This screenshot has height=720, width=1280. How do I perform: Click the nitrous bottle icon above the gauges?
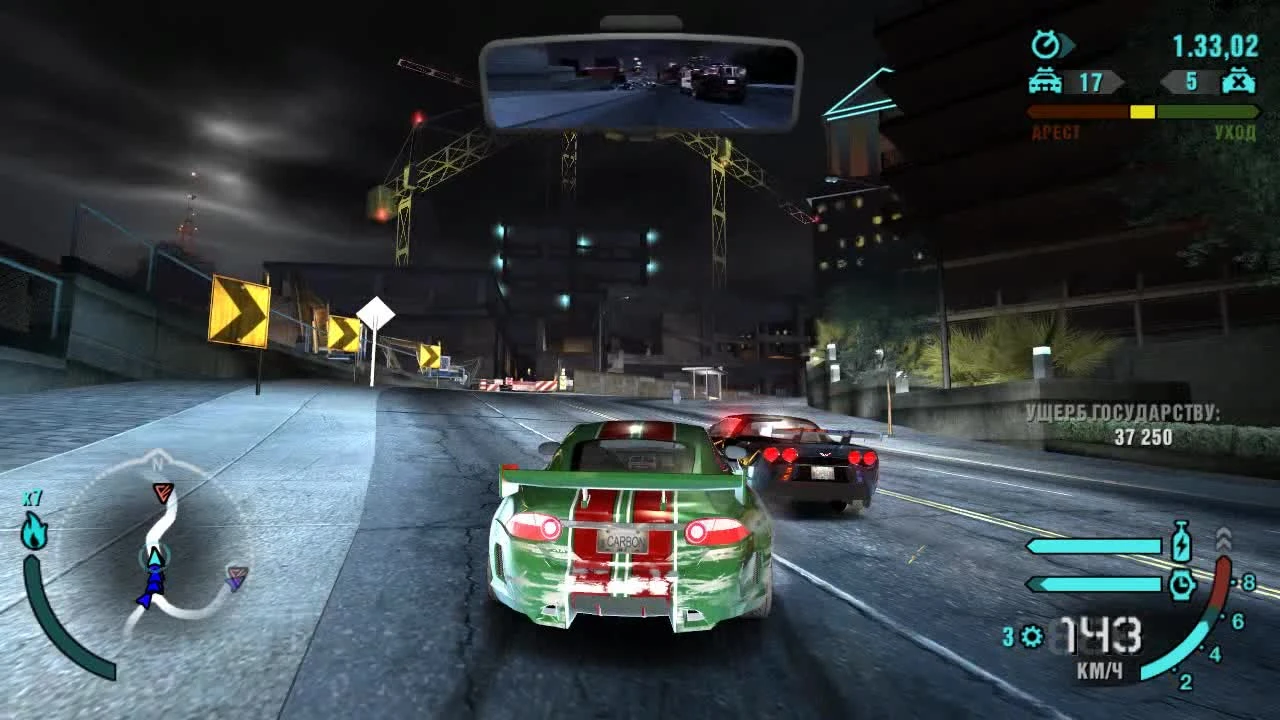coord(1181,542)
